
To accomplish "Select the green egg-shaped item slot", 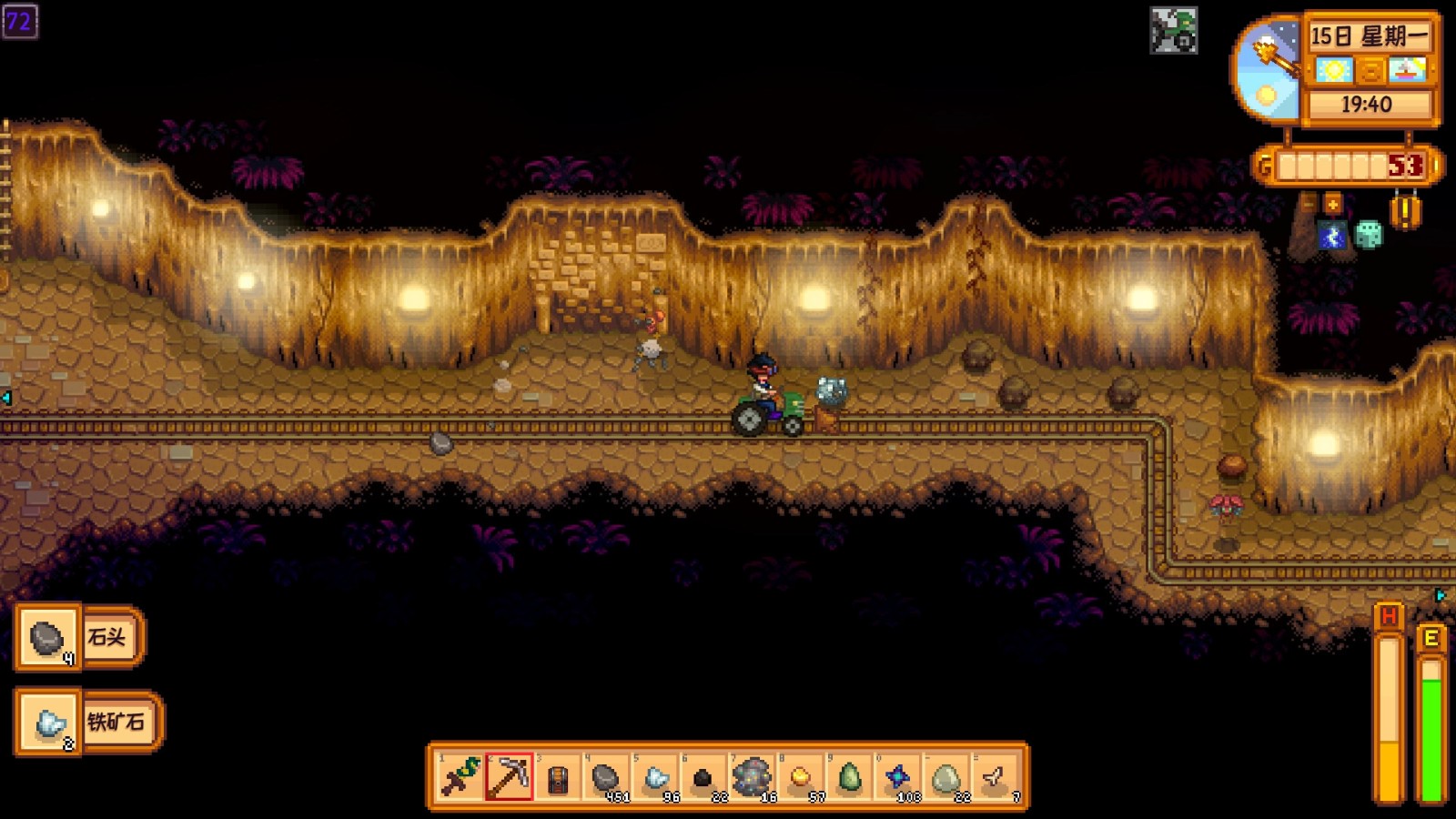I will [850, 778].
